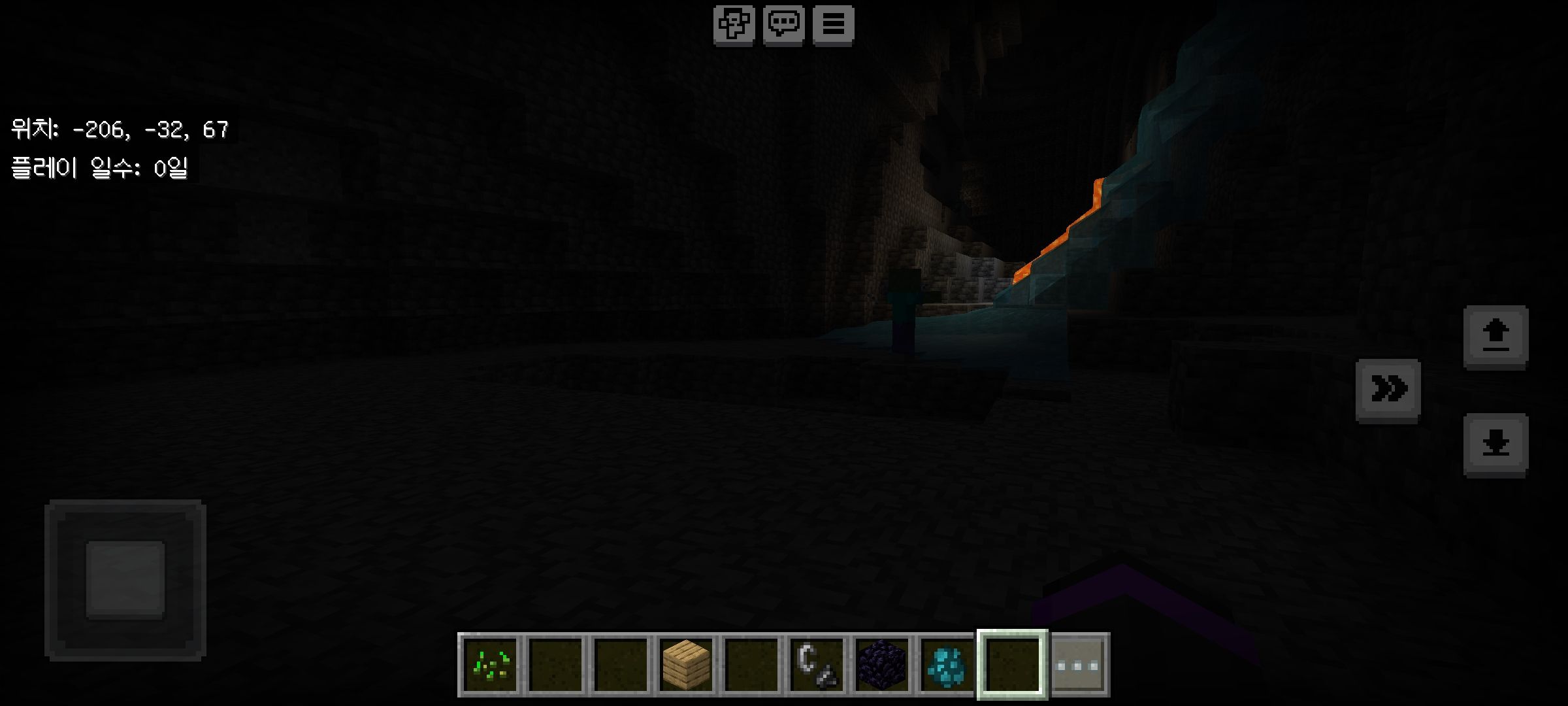Open the inventory via three-dots button
The height and width of the screenshot is (706, 1568).
click(x=1077, y=665)
